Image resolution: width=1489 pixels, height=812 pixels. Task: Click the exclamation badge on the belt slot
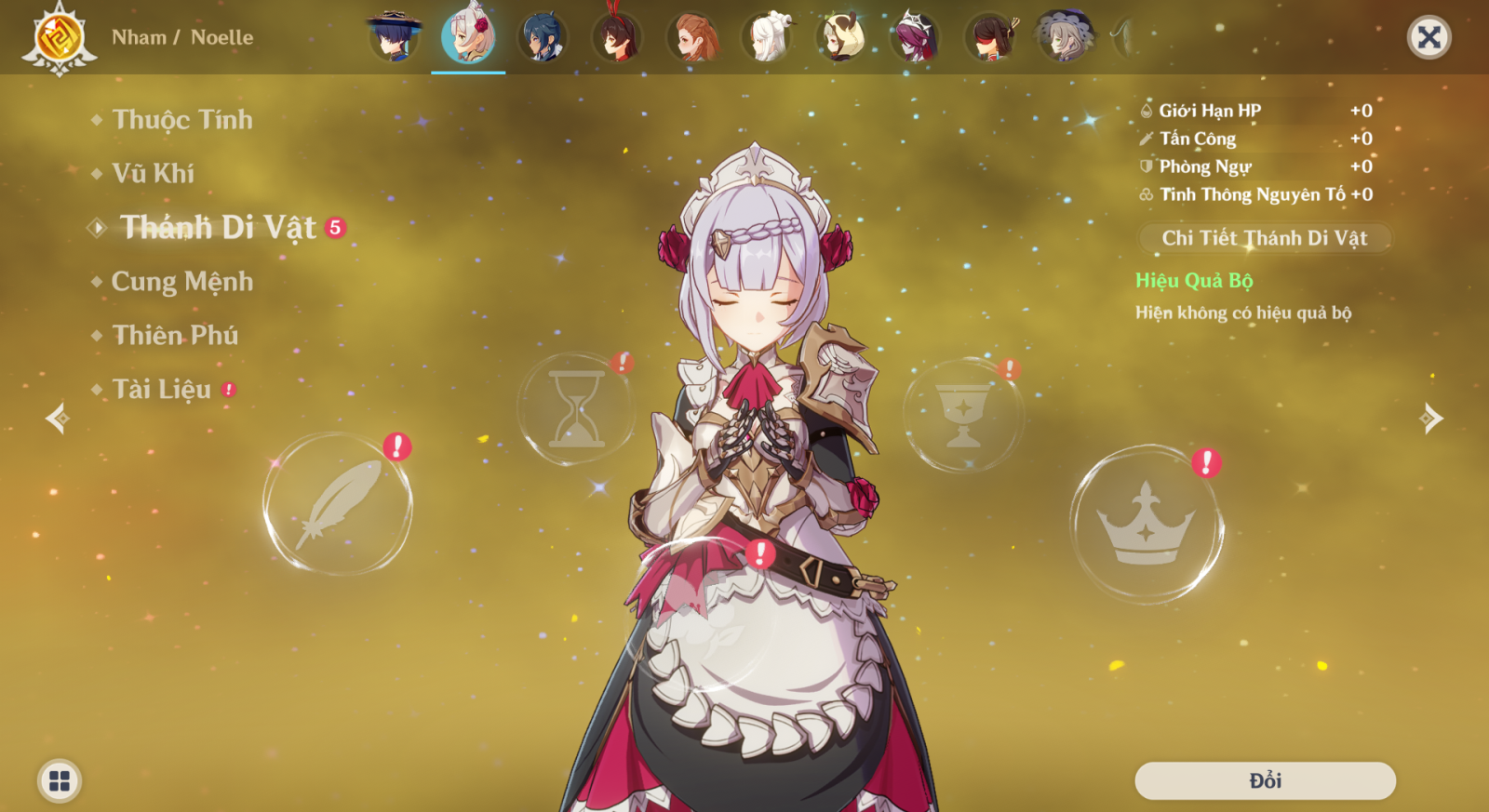pyautogui.click(x=758, y=552)
